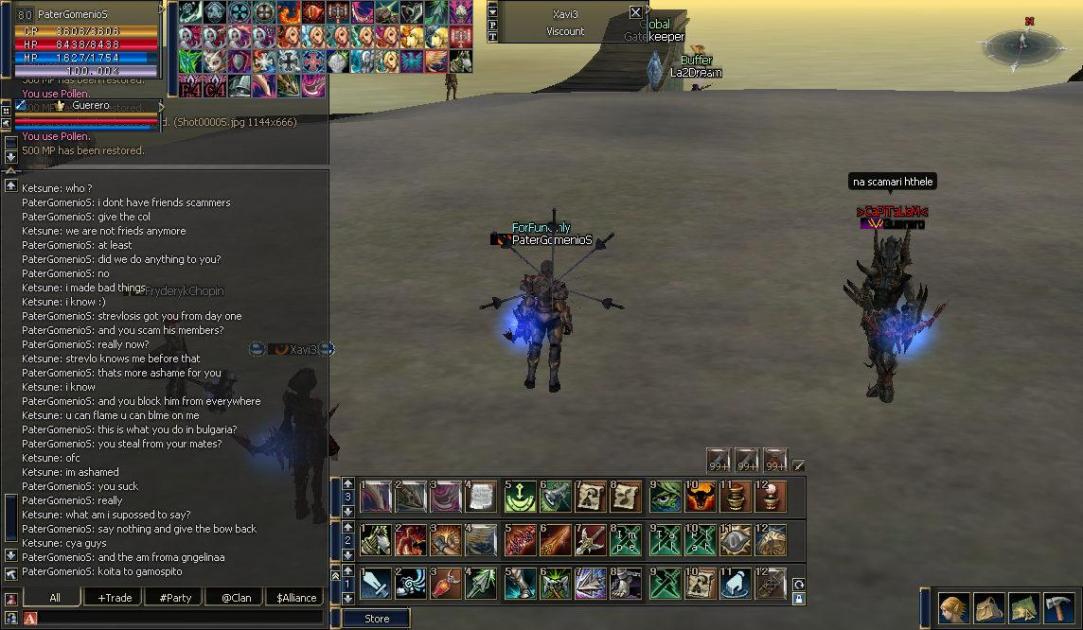
Task: Close the Xavi3 target window
Action: (x=635, y=12)
